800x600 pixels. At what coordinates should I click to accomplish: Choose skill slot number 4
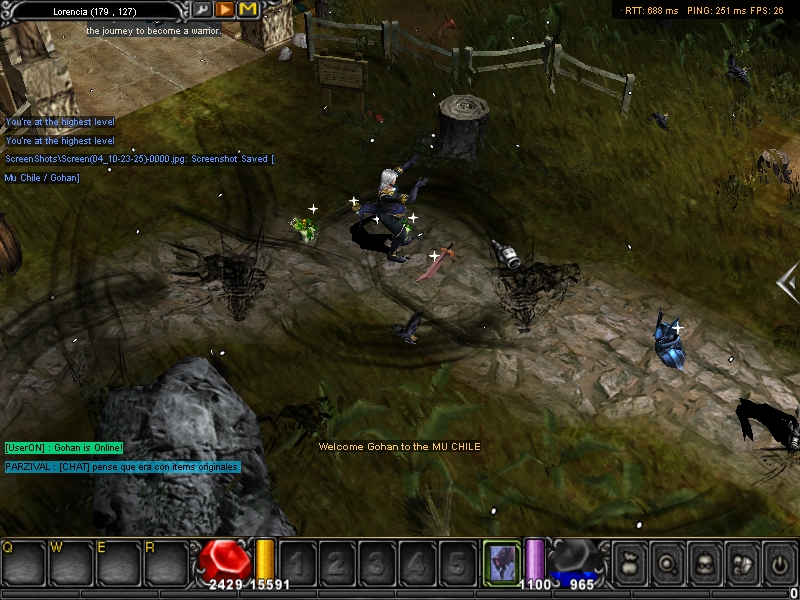coord(418,563)
